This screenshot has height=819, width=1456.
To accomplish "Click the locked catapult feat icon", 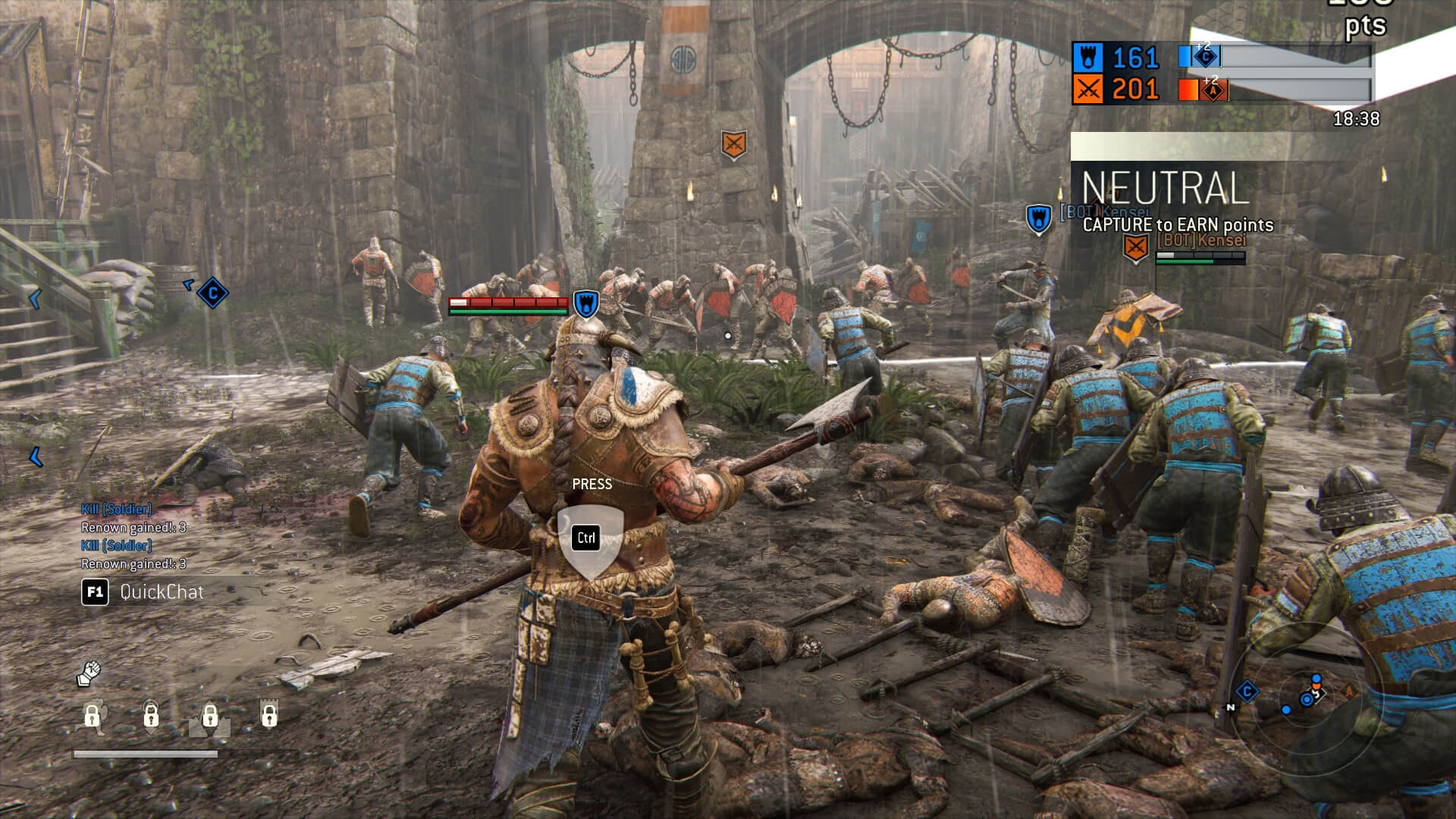I will click(x=210, y=717).
